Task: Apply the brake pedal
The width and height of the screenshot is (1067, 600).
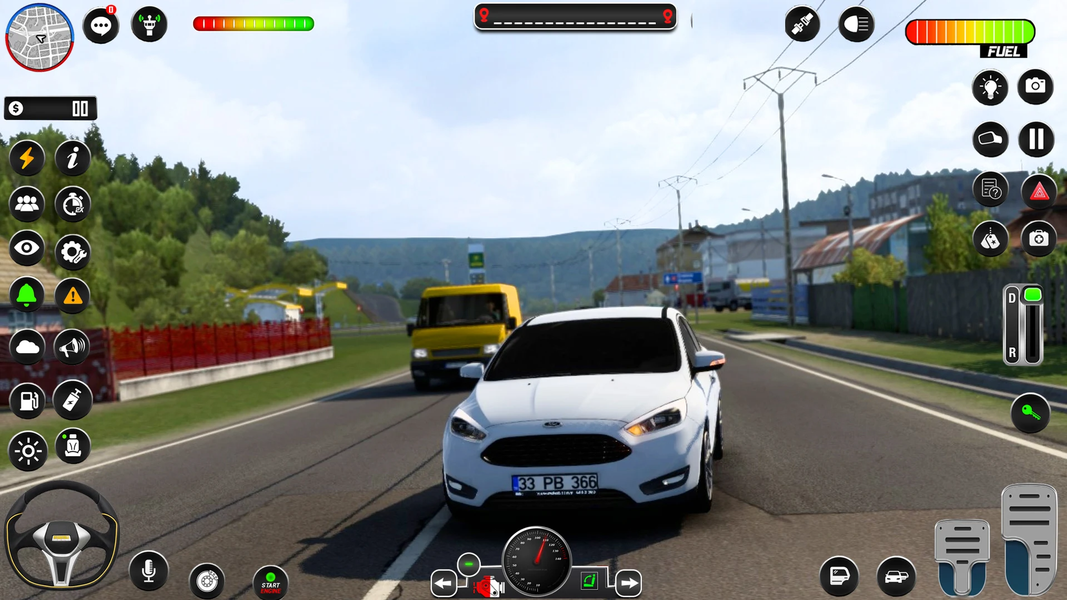Action: tap(961, 555)
